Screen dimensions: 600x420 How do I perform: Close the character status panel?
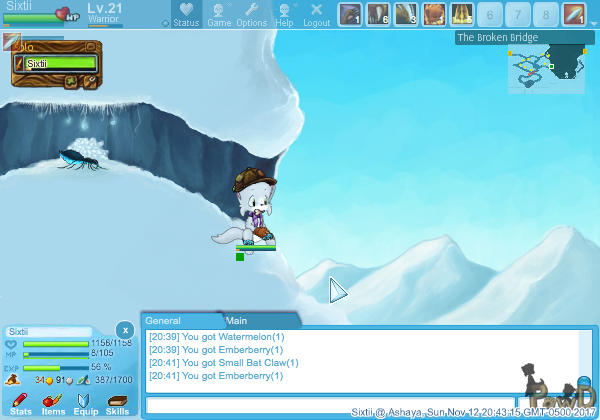coord(124,329)
